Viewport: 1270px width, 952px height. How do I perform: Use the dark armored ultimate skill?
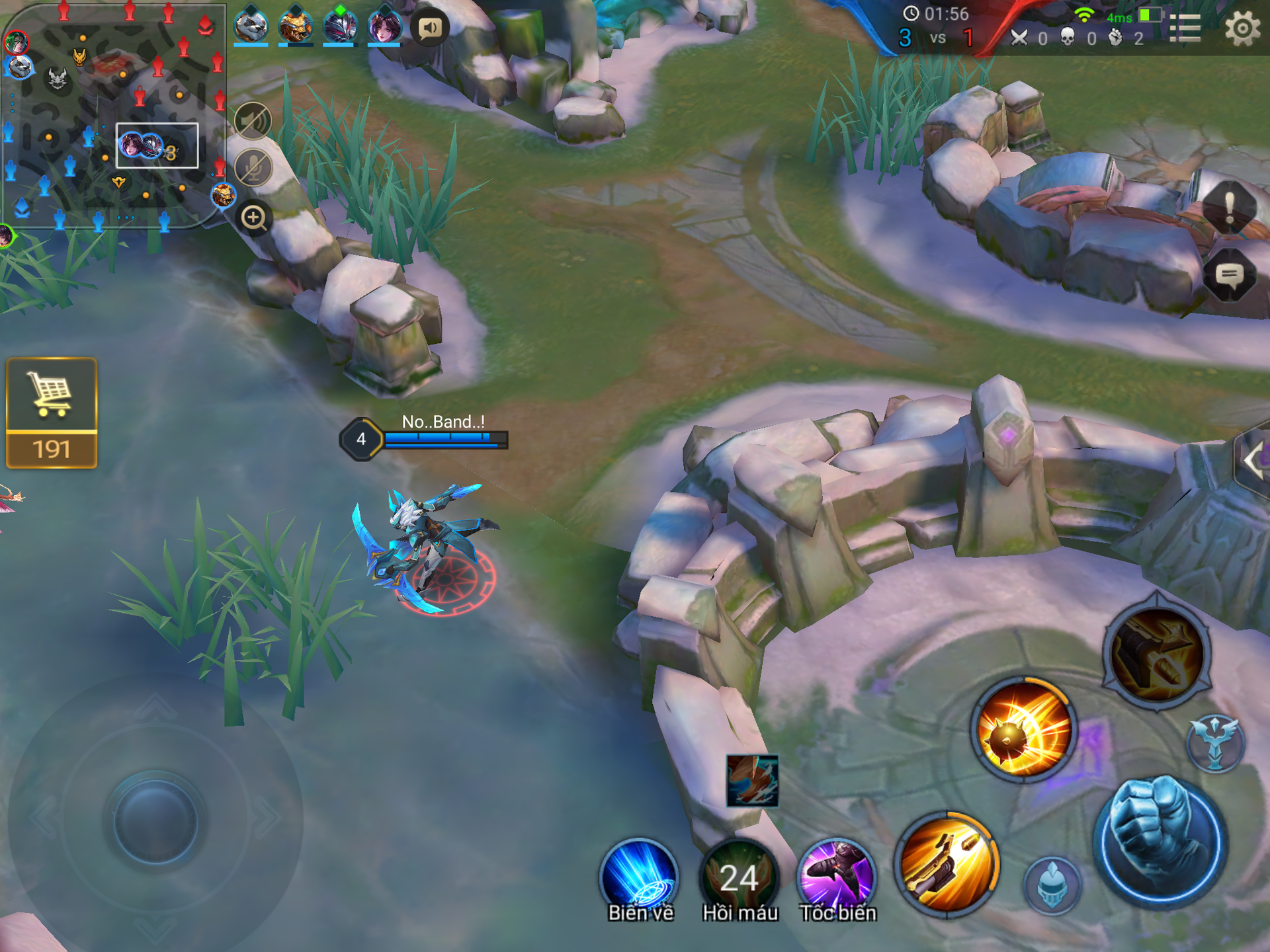1157,653
